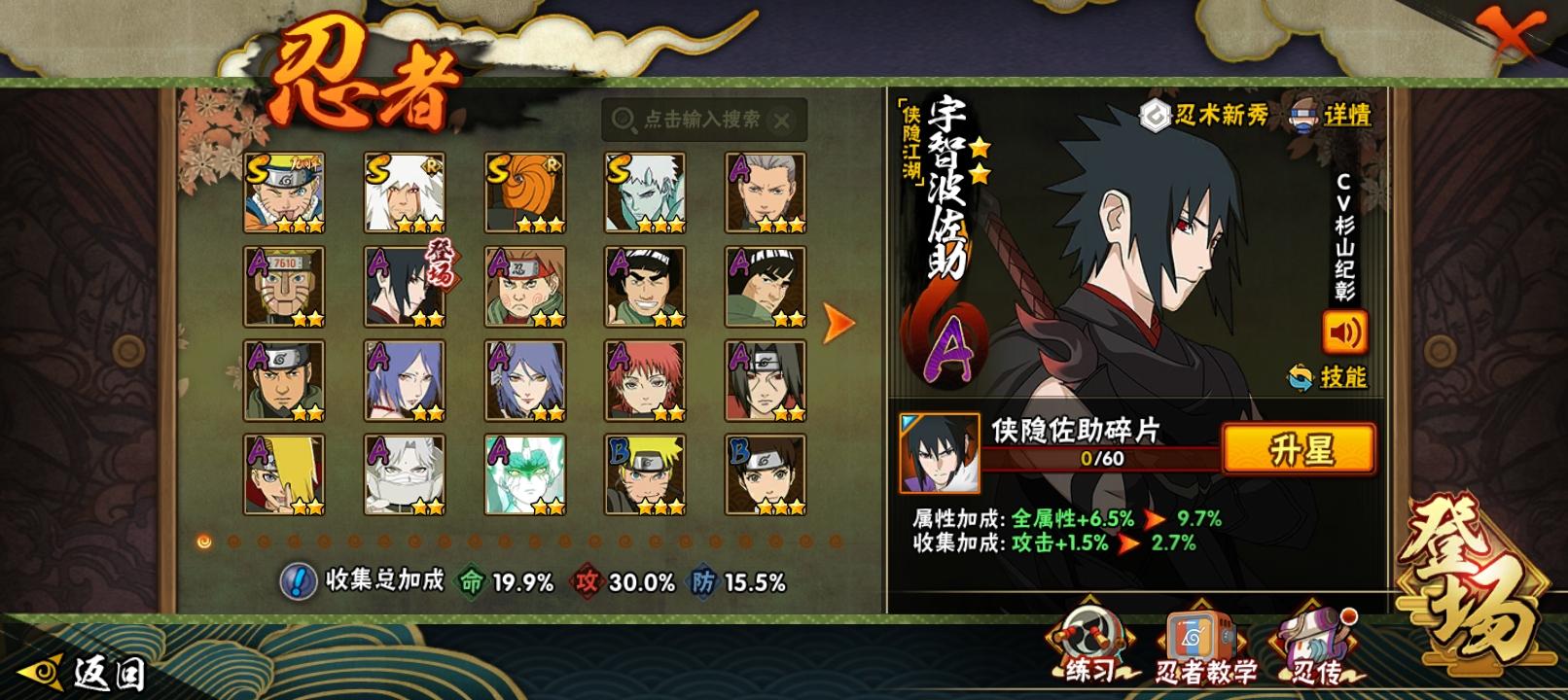The width and height of the screenshot is (1568, 700).
Task: Select the orange masked Tobi portrait
Action: (525, 192)
